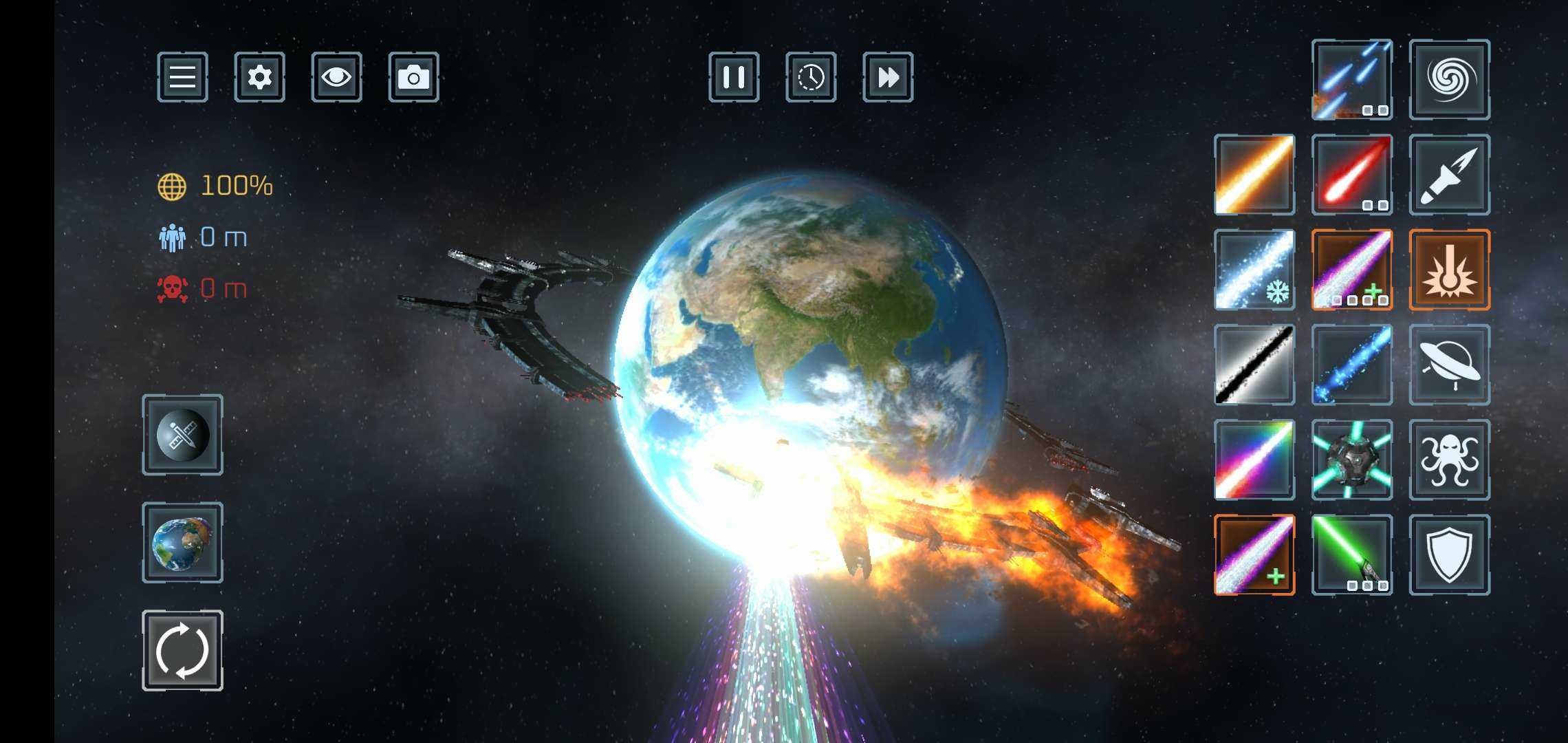Select the orange laser beam weapon

coord(1254,175)
